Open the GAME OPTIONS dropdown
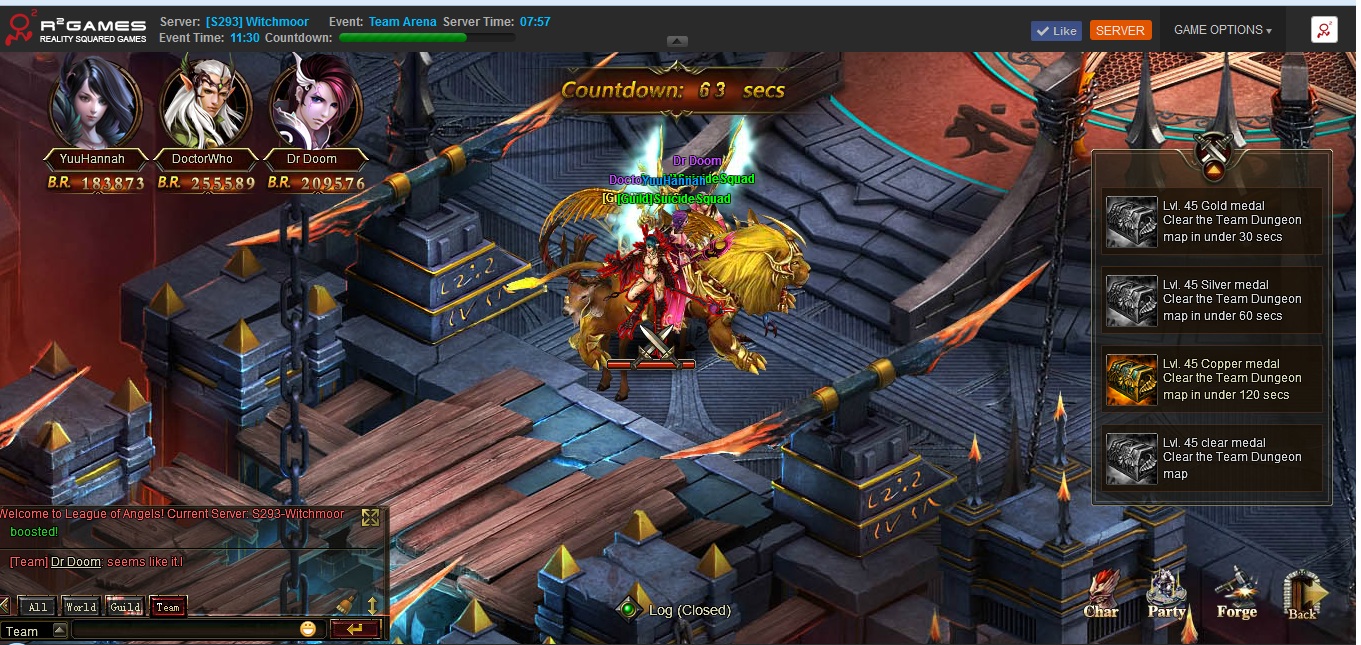This screenshot has width=1361, height=645. (1222, 30)
